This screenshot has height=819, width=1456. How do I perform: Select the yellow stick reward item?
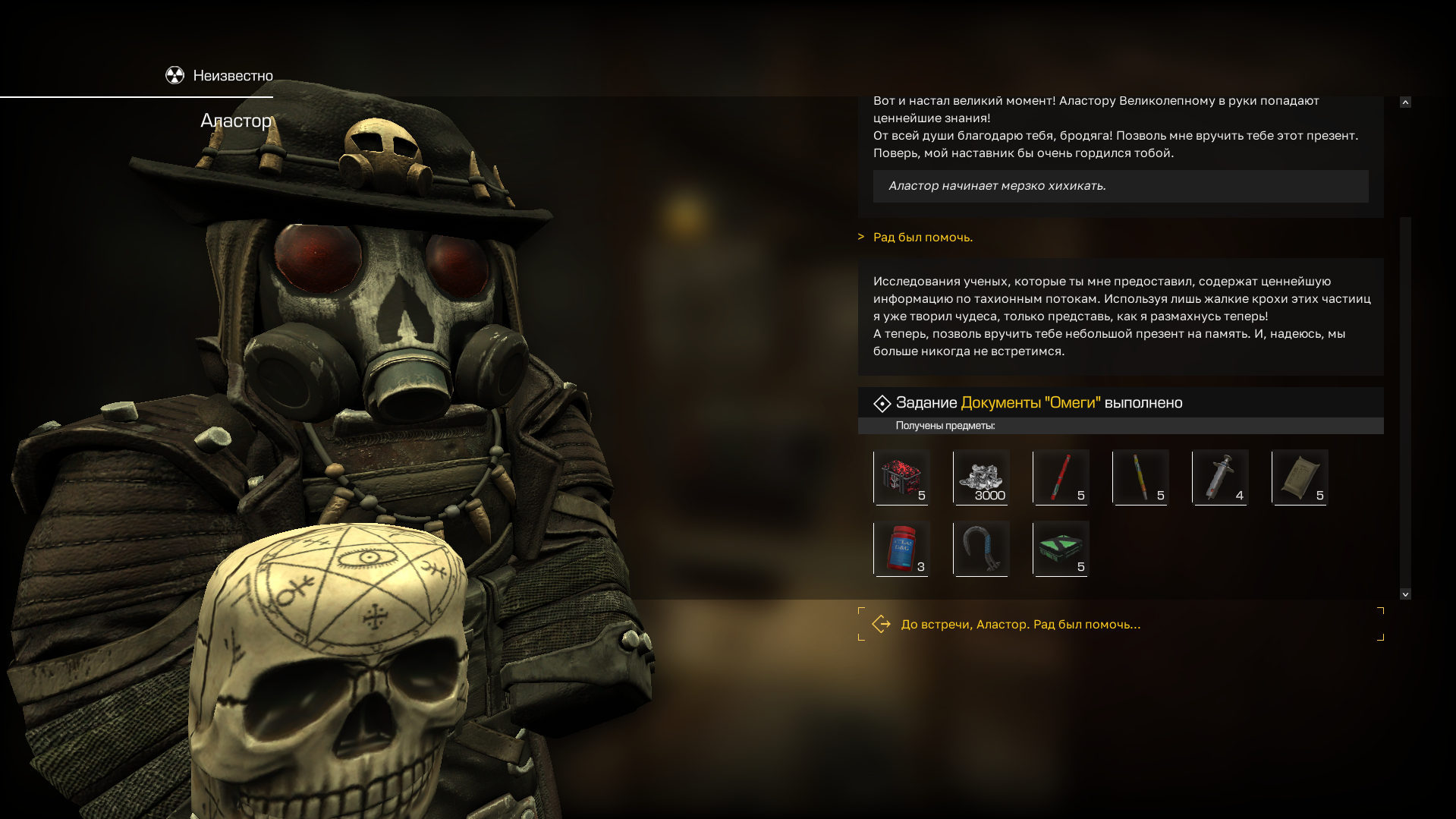[x=1140, y=477]
